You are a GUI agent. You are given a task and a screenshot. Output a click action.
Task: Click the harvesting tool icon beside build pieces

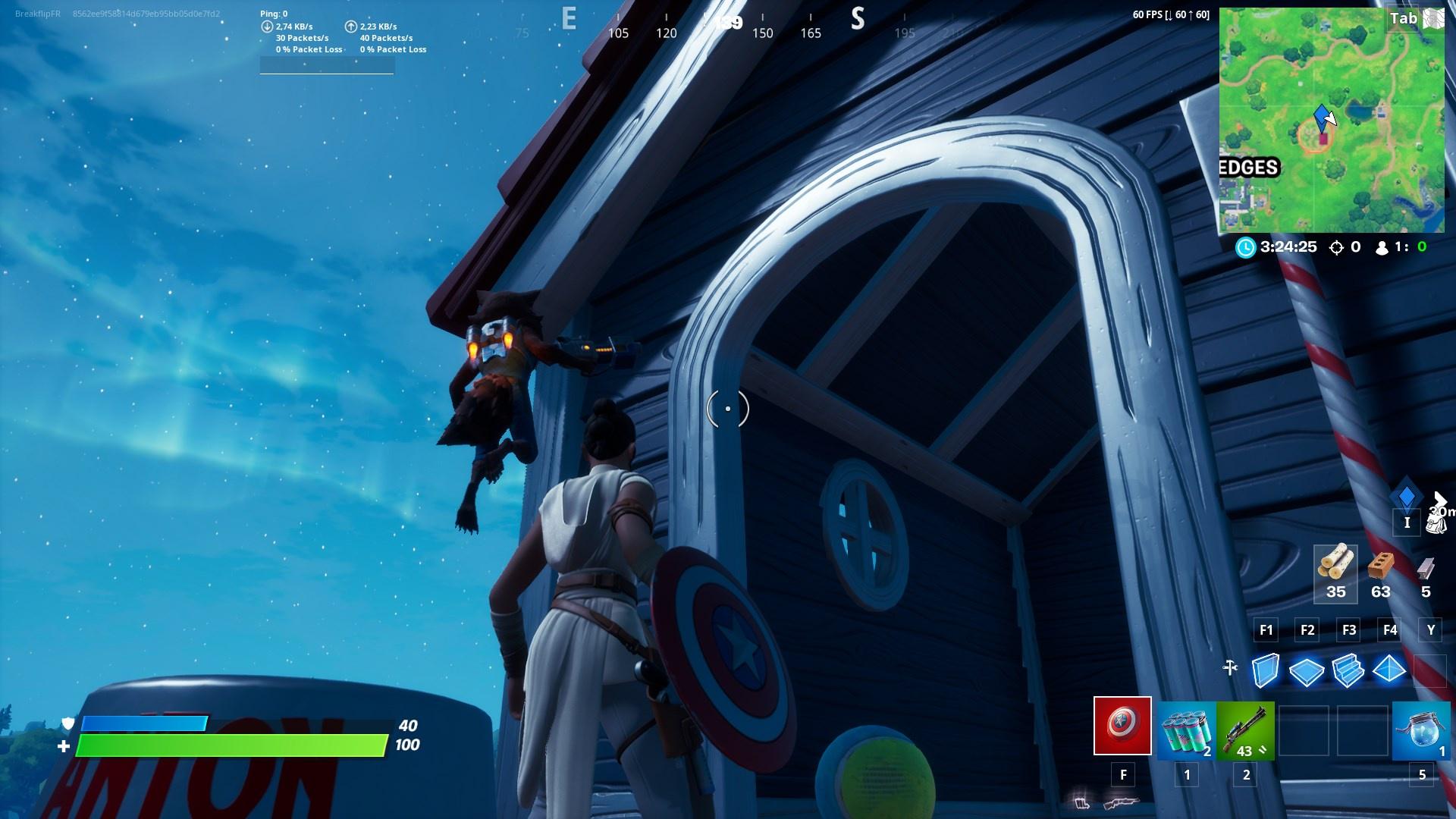(x=1230, y=667)
